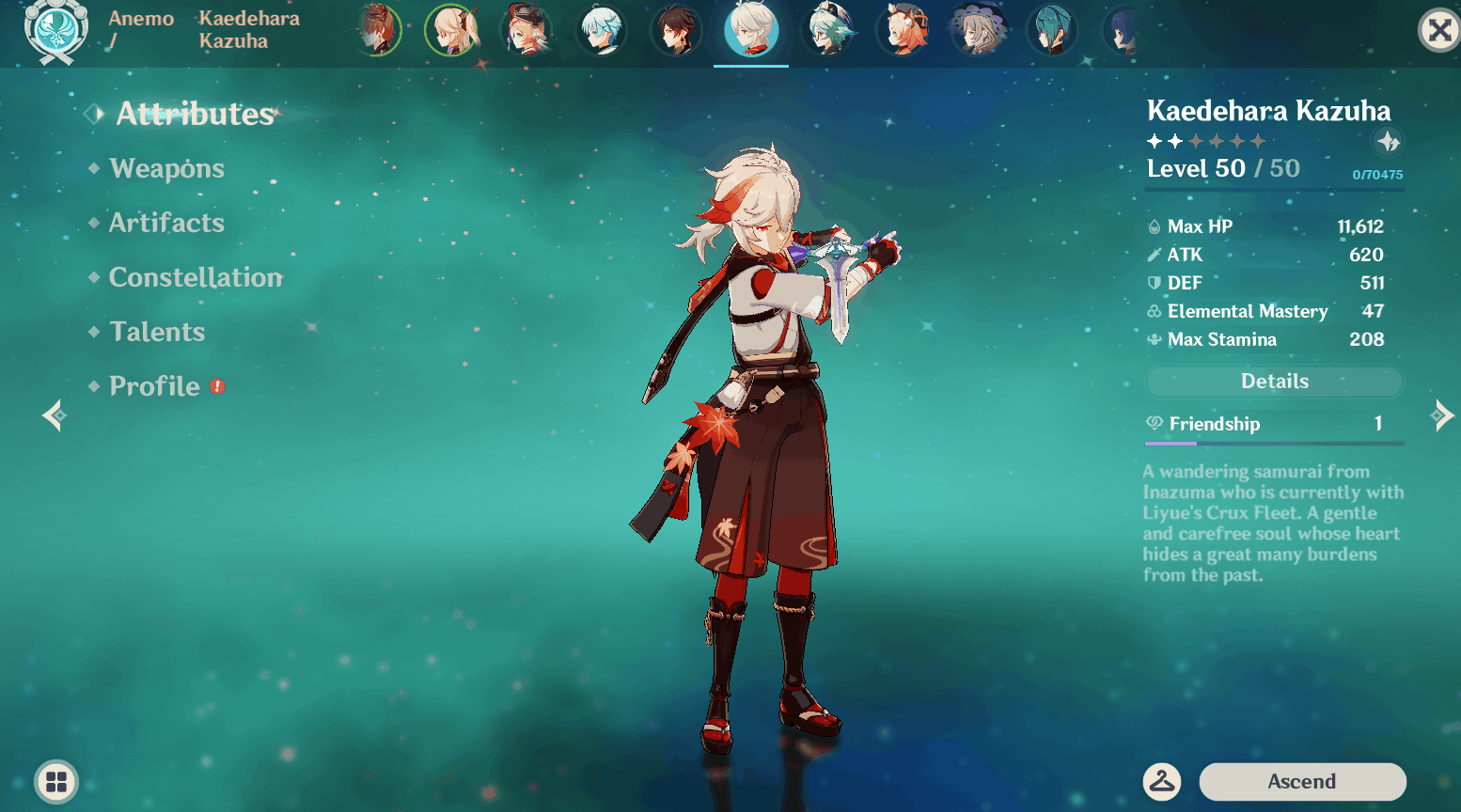Open the outfit hanger button
This screenshot has height=812, width=1461.
(1162, 781)
